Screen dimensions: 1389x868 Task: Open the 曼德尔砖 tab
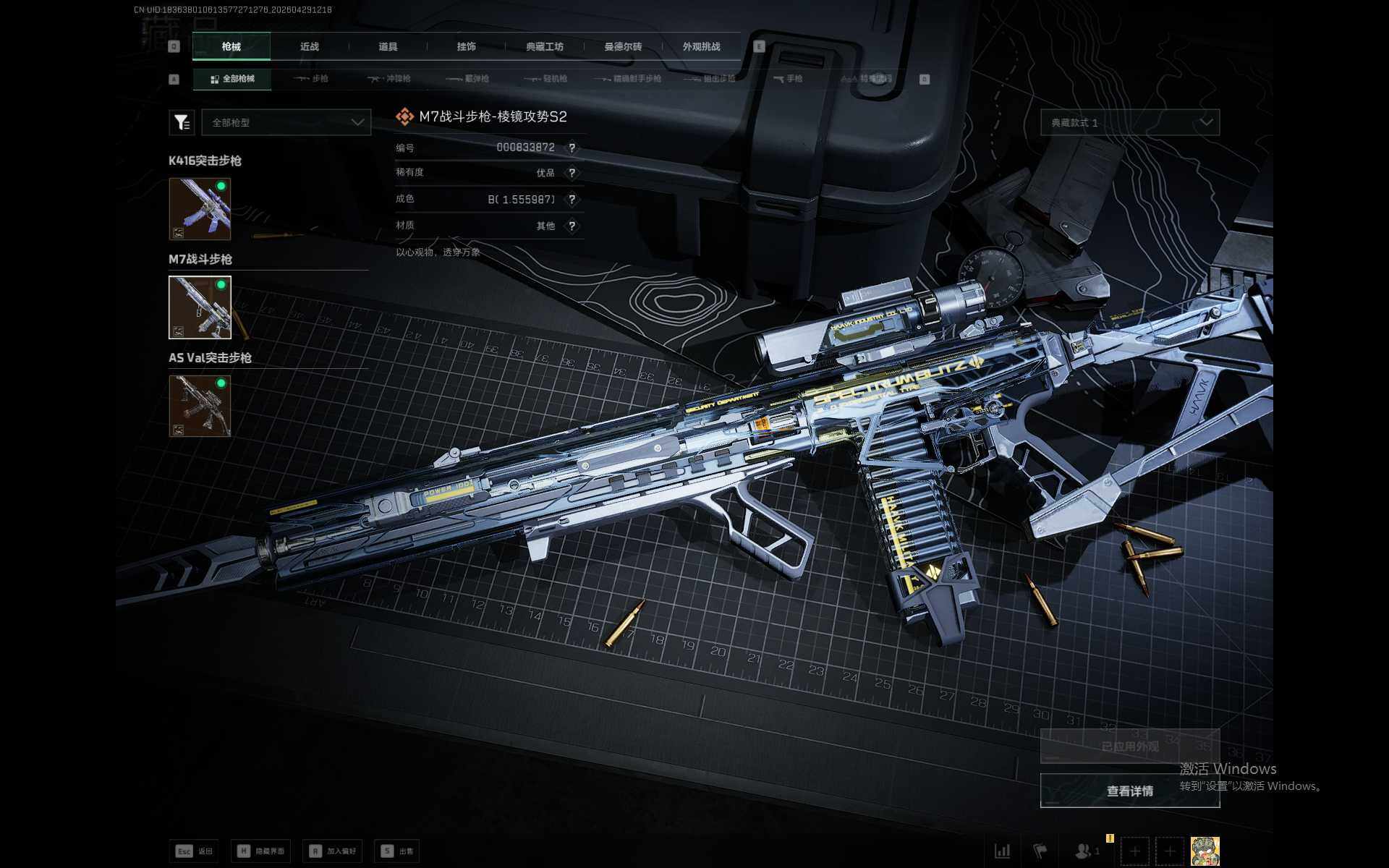pyautogui.click(x=623, y=47)
